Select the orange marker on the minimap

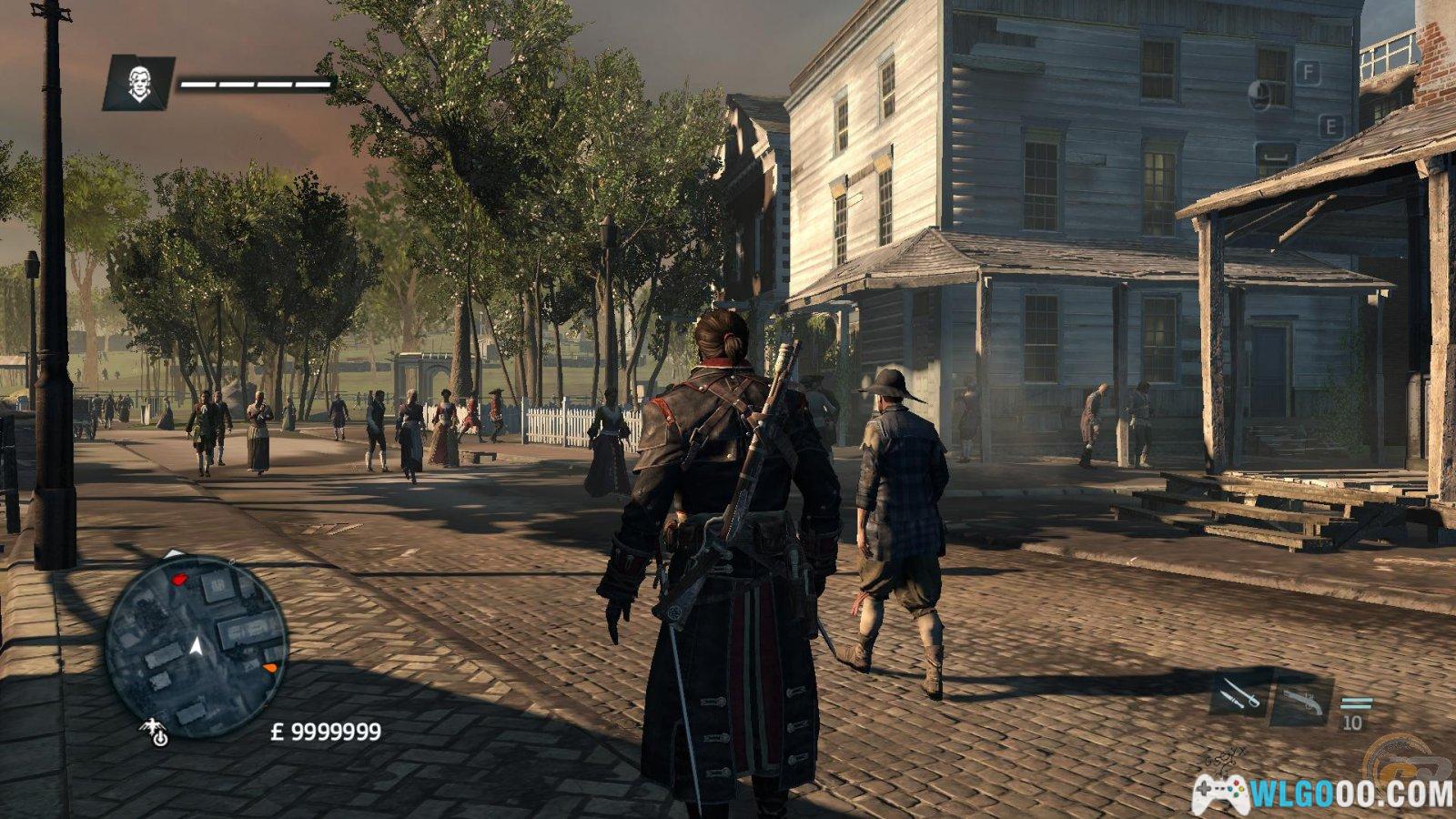[269, 669]
